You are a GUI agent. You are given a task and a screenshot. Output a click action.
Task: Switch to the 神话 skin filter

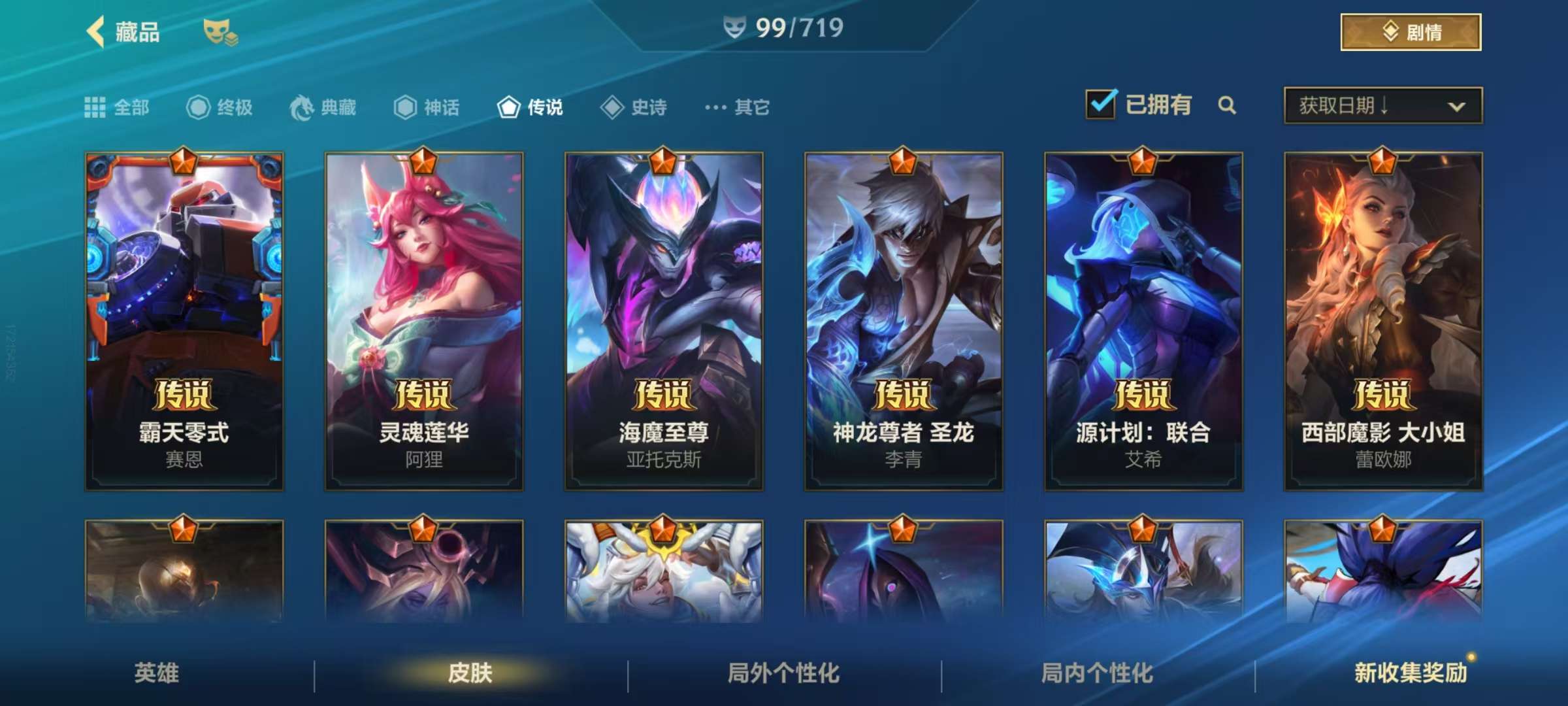[x=427, y=107]
